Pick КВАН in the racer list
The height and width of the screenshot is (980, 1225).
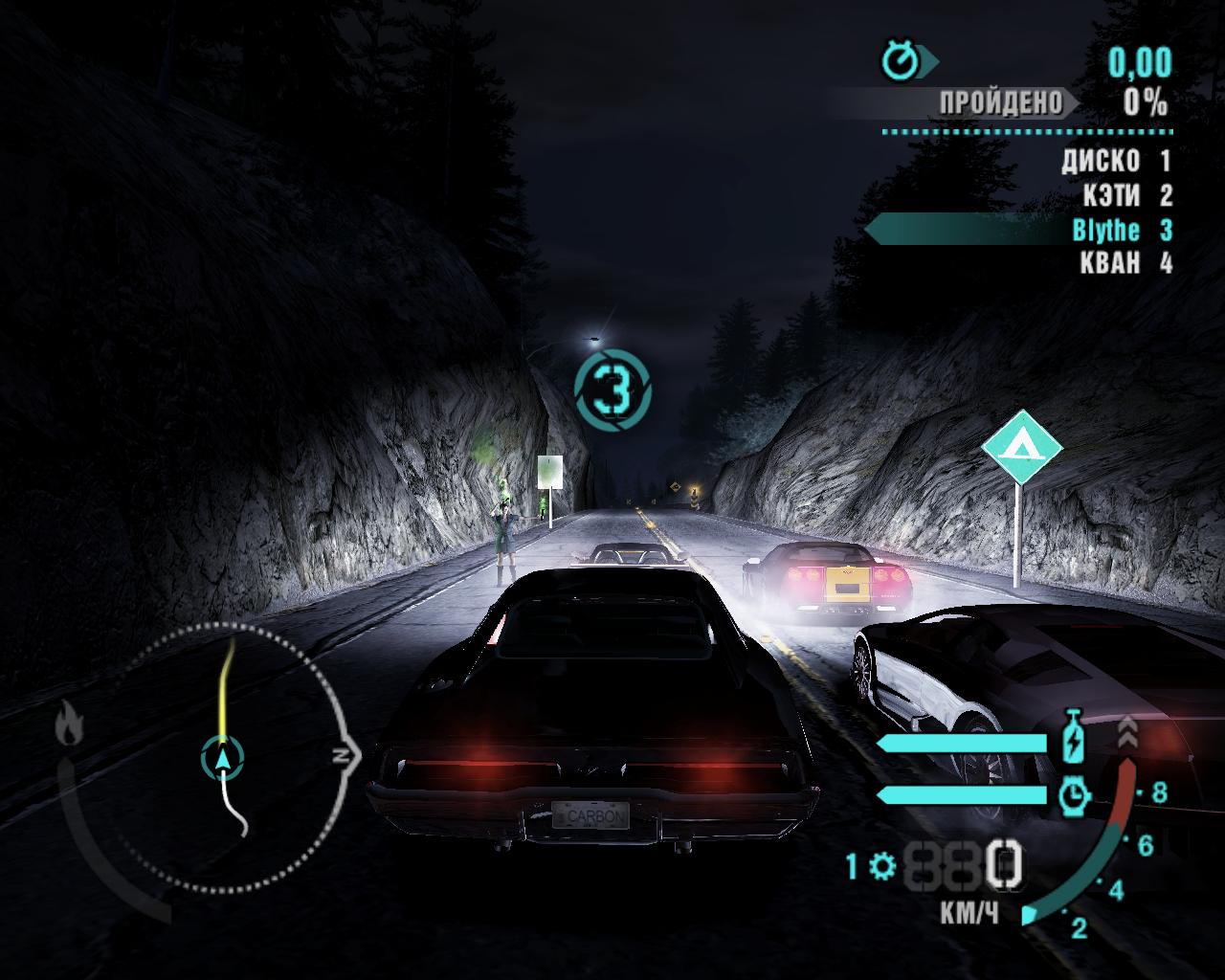[x=1110, y=262]
